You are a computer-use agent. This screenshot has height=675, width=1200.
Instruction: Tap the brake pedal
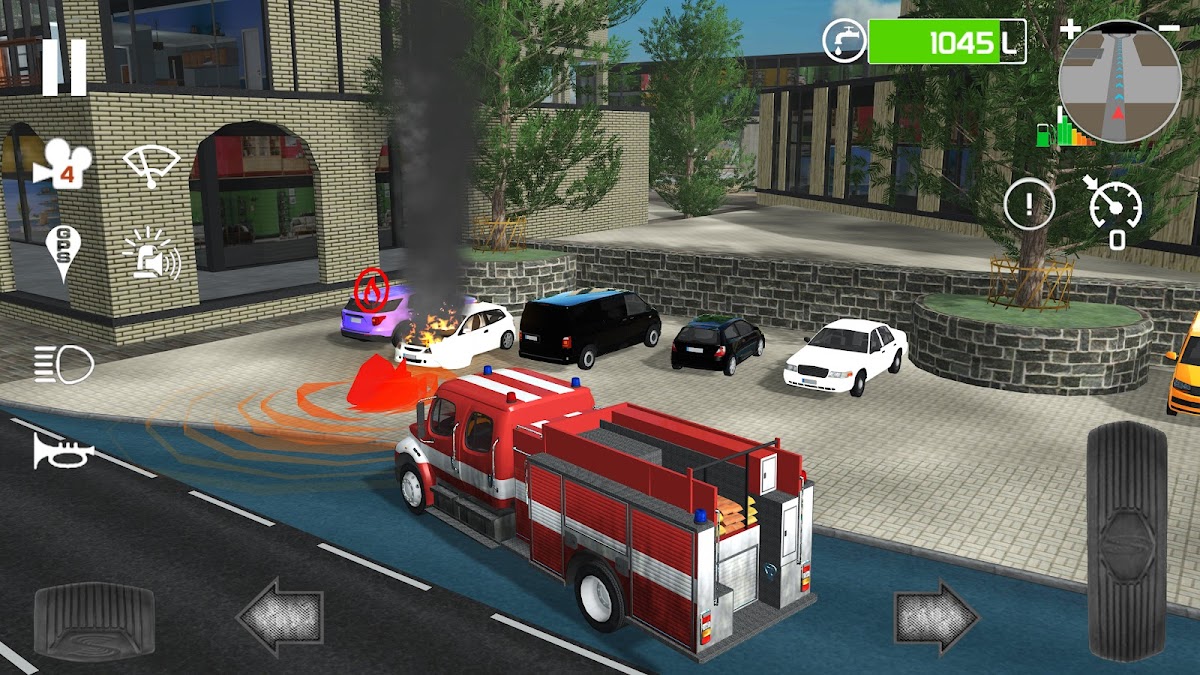(x=94, y=616)
